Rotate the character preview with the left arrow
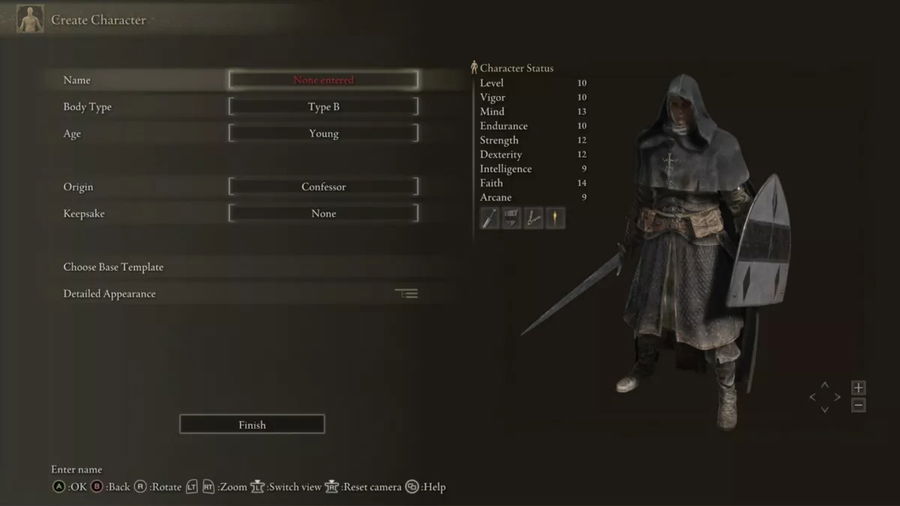Screen dimensions: 900x506 coord(813,397)
